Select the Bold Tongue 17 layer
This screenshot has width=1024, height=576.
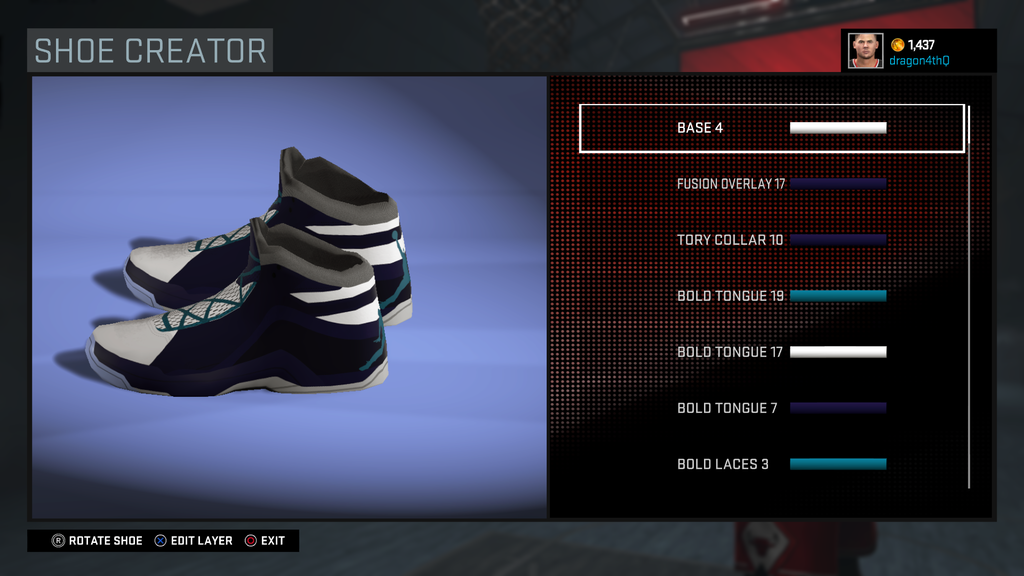point(771,352)
